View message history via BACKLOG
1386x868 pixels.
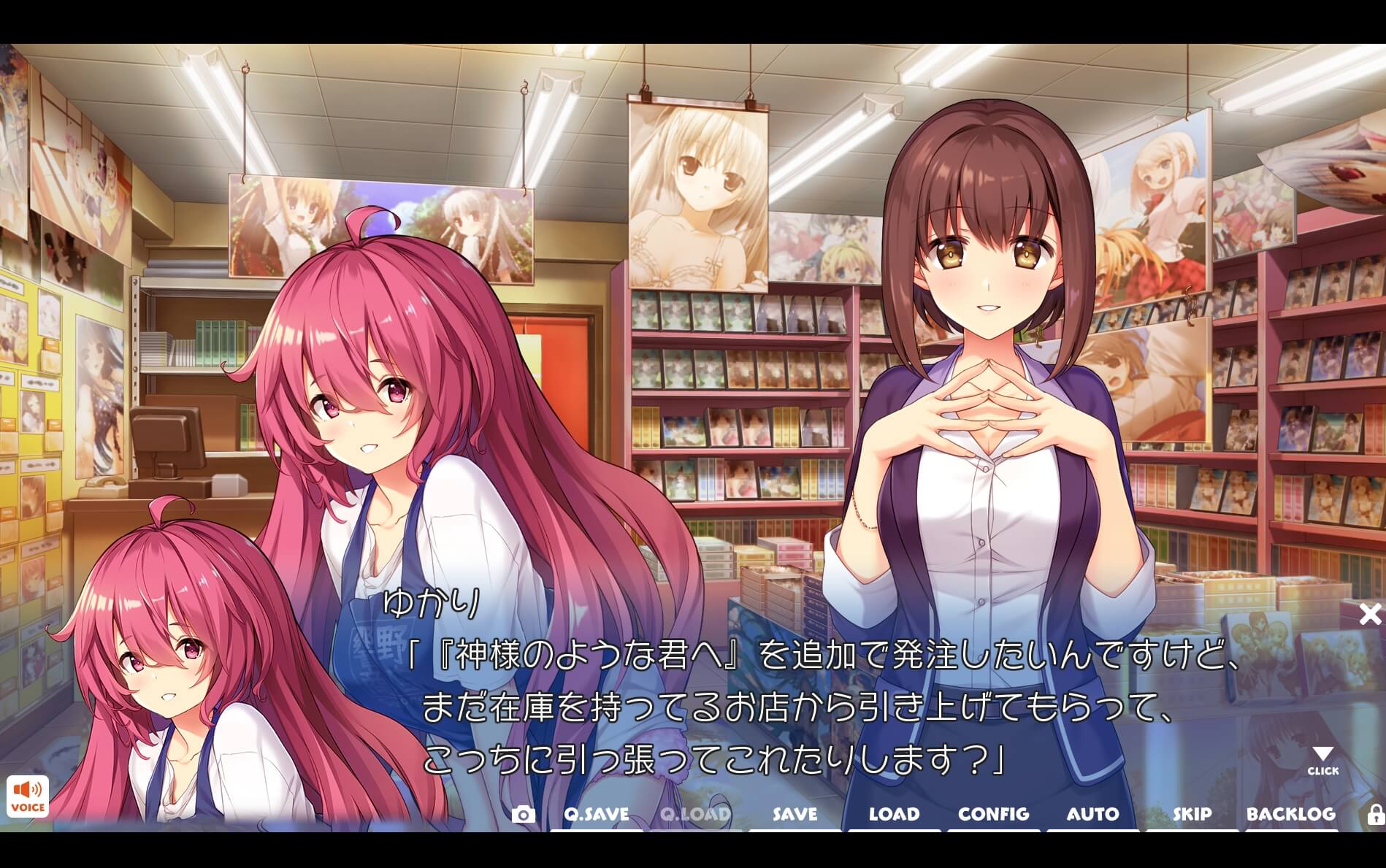1291,814
